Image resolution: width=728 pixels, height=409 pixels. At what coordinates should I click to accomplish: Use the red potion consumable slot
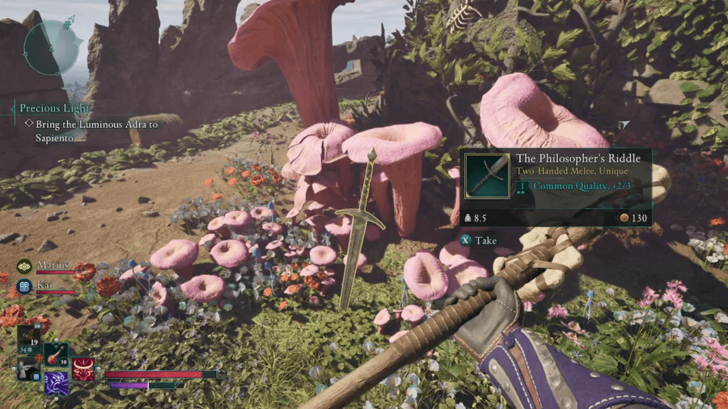click(56, 354)
